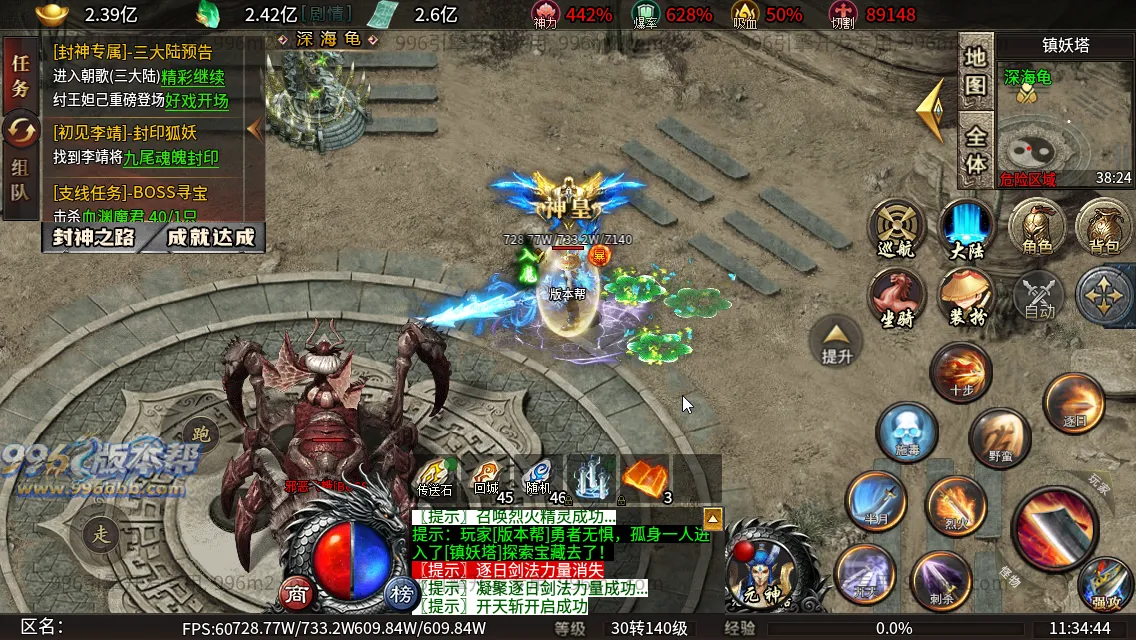This screenshot has height=640, width=1136.
Task: Use the 施毒 poison skull skill
Action: [906, 431]
